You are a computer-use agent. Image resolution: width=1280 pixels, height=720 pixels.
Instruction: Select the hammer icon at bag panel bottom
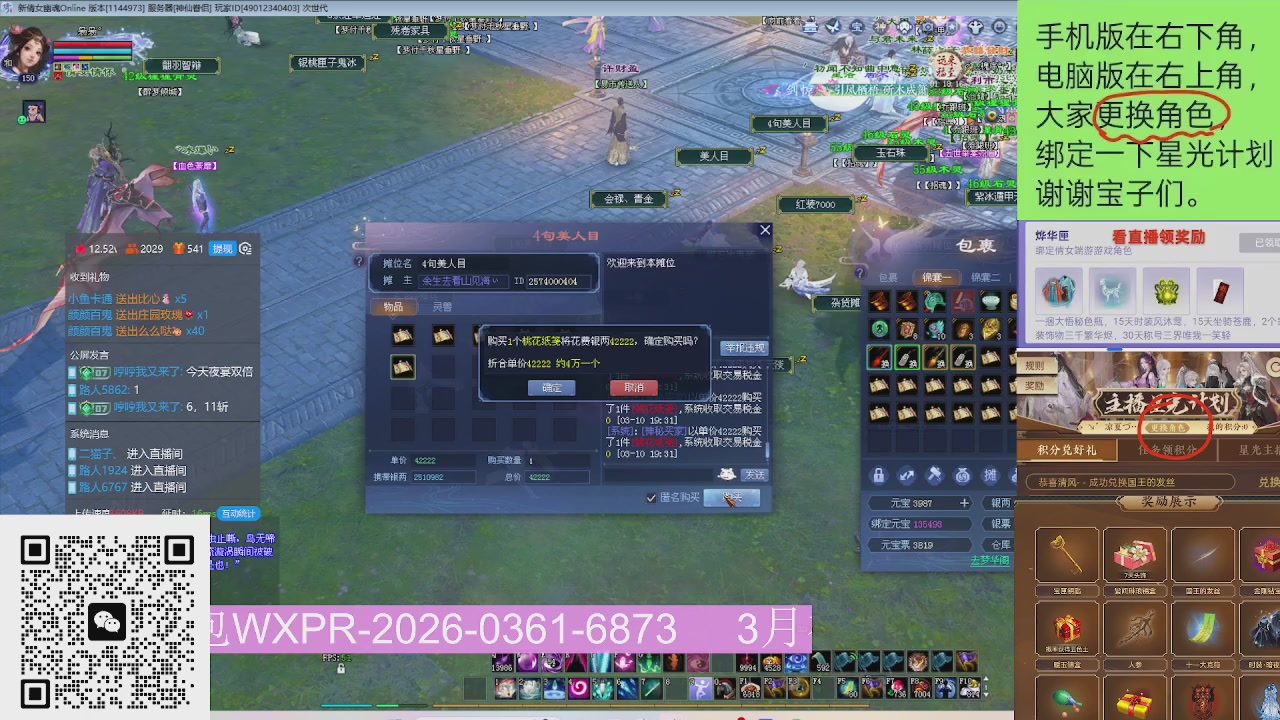click(x=934, y=475)
